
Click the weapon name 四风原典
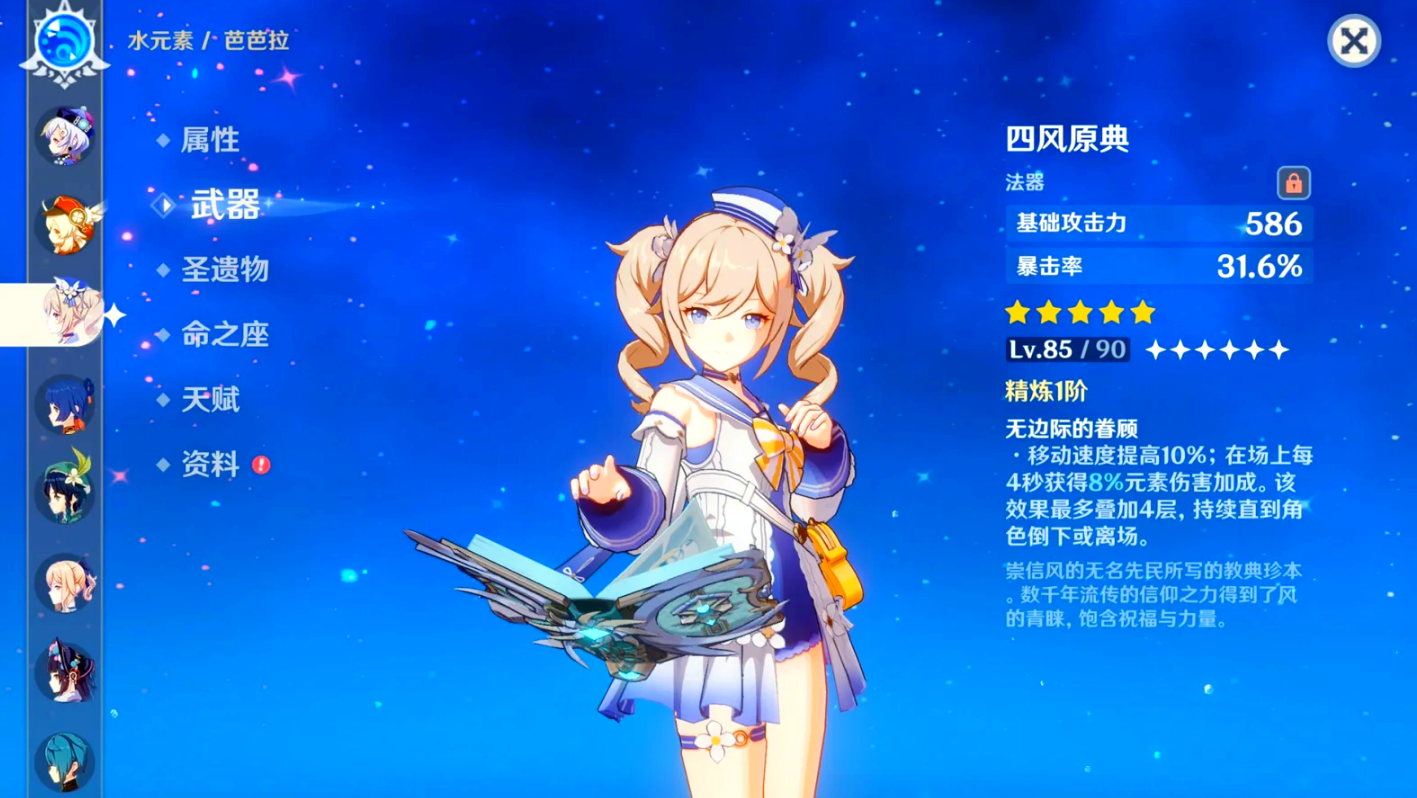click(1065, 140)
